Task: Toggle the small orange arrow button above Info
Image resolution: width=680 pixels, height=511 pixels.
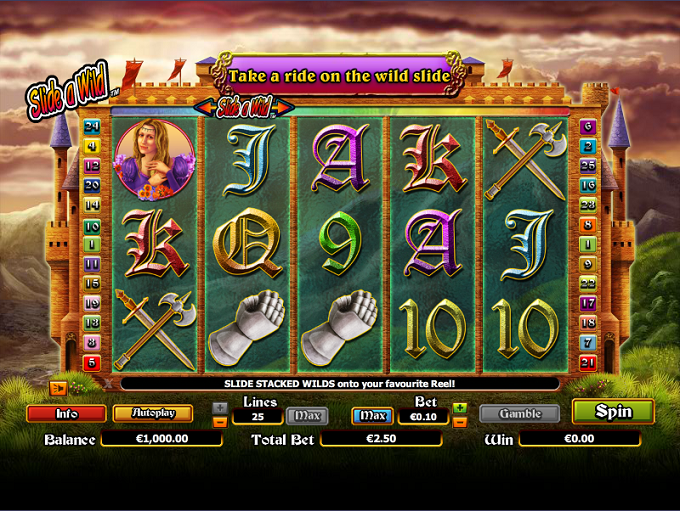Action: (59, 388)
